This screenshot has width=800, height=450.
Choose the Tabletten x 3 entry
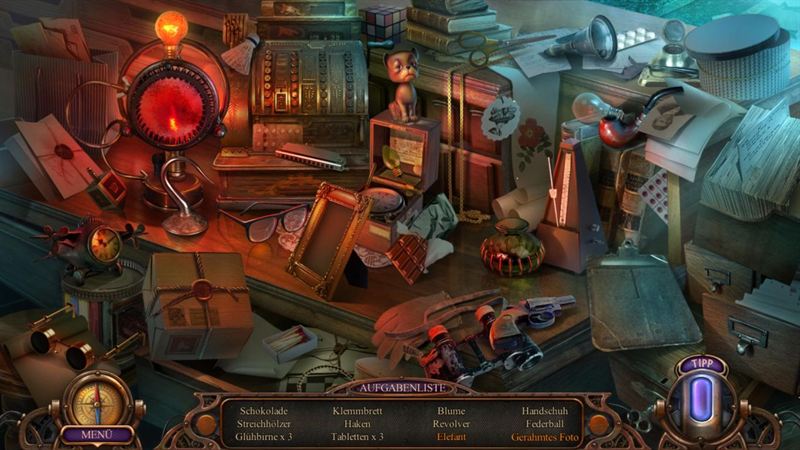pyautogui.click(x=357, y=437)
